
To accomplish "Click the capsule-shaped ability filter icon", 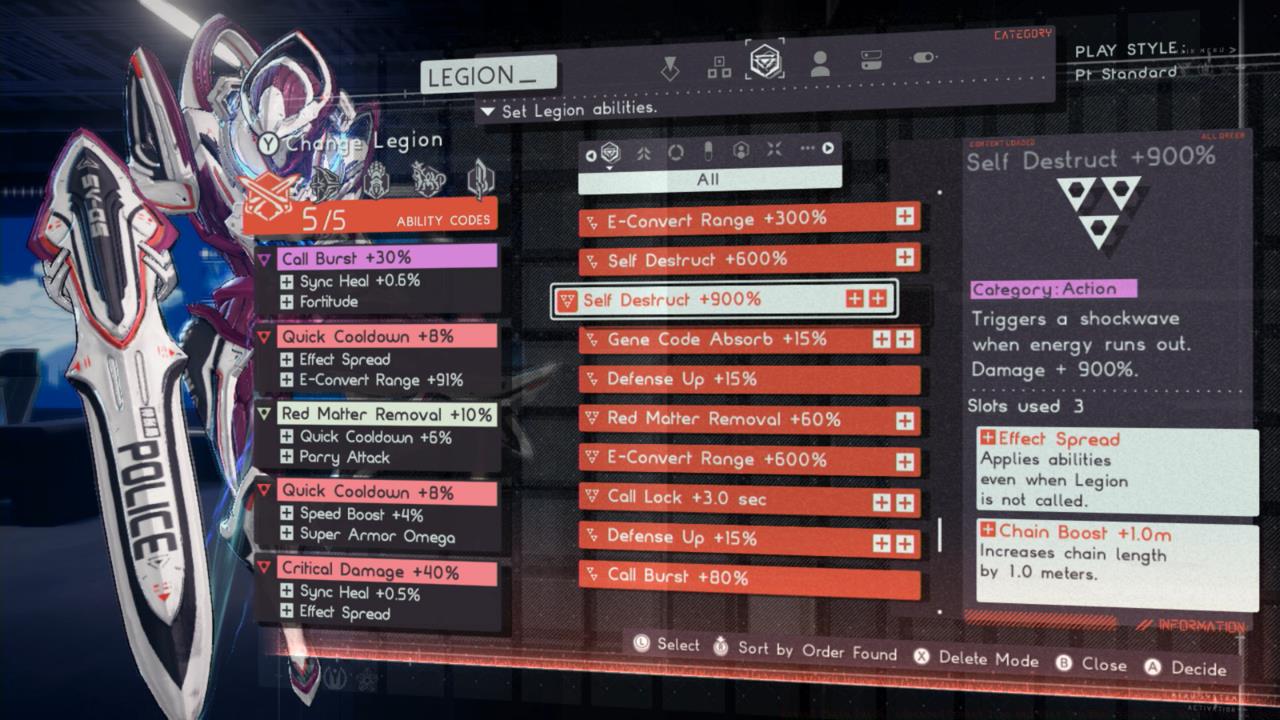I will (x=708, y=152).
